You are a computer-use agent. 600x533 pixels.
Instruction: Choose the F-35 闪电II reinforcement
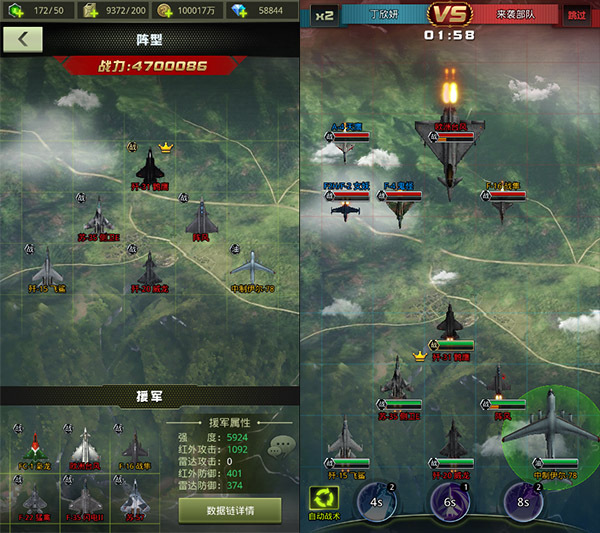point(86,497)
